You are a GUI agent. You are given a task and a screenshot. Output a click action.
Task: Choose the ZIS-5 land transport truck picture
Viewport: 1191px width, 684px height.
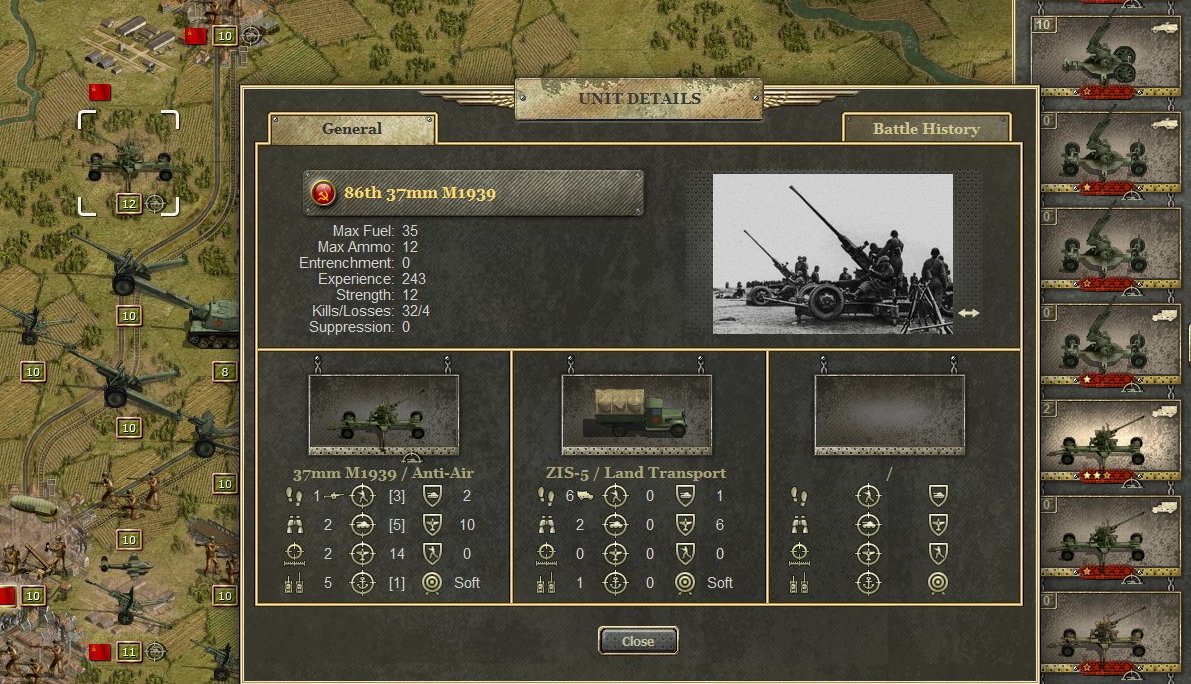click(637, 412)
